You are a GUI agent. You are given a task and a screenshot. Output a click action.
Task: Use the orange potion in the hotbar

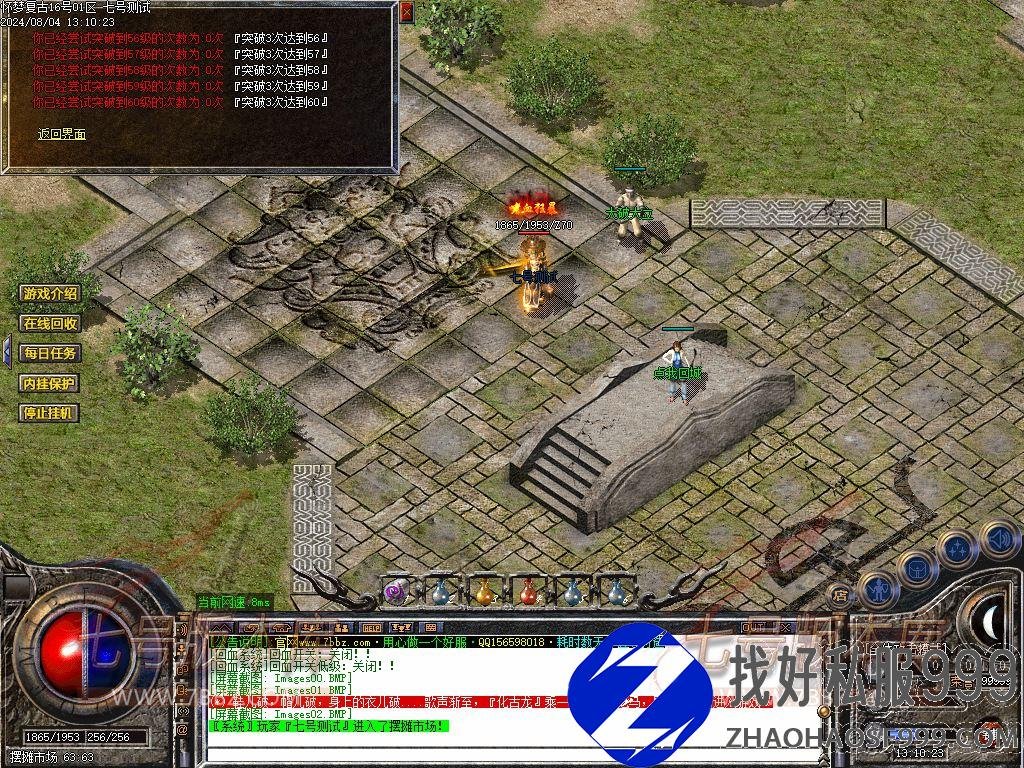coord(484,592)
